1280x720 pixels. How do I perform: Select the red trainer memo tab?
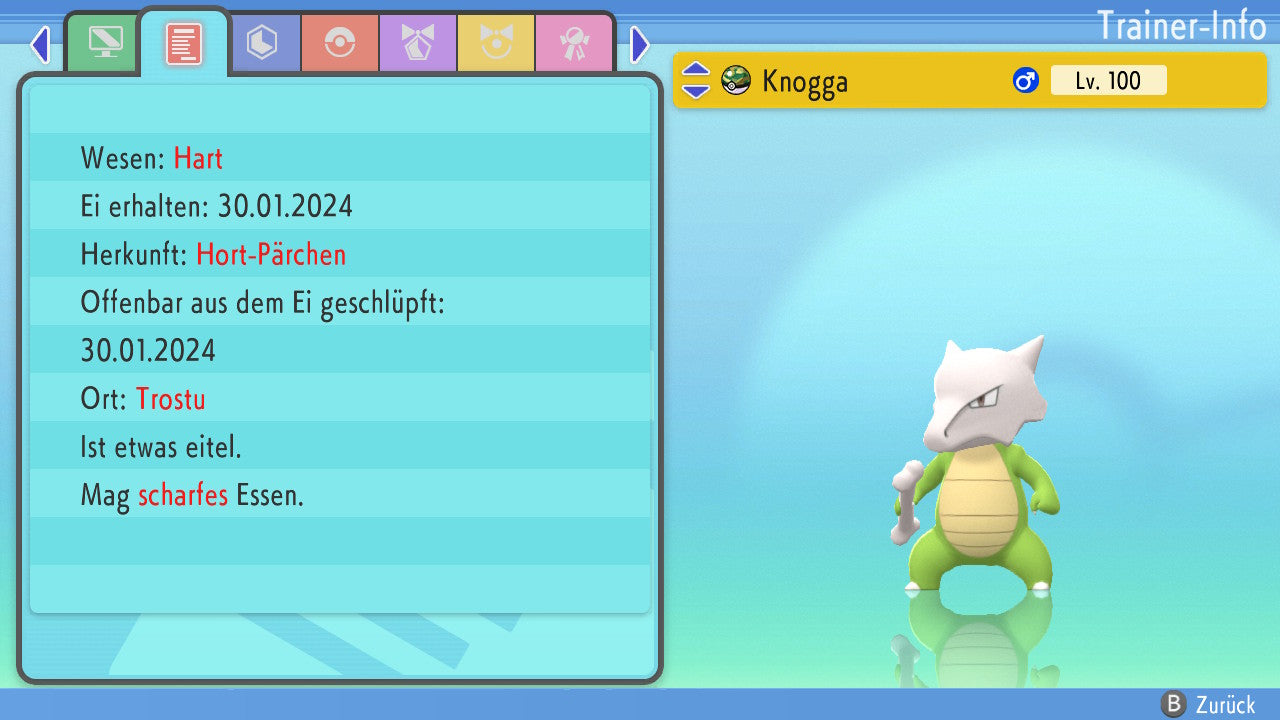[x=184, y=44]
